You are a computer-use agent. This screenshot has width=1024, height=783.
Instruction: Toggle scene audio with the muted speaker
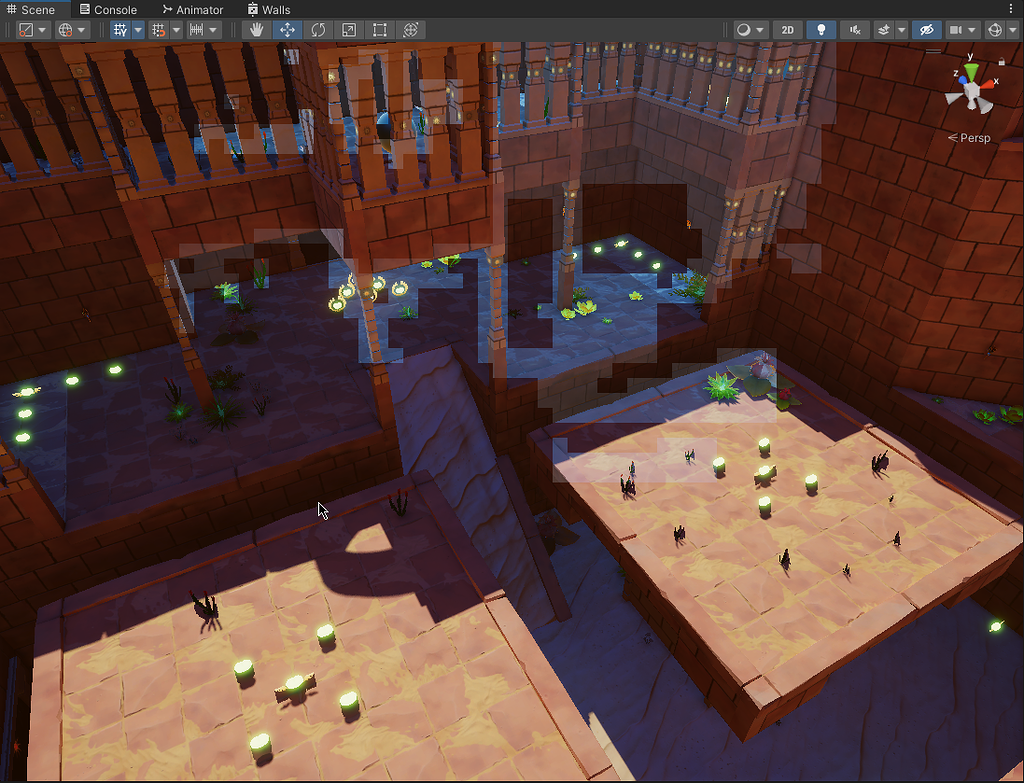pyautogui.click(x=854, y=30)
